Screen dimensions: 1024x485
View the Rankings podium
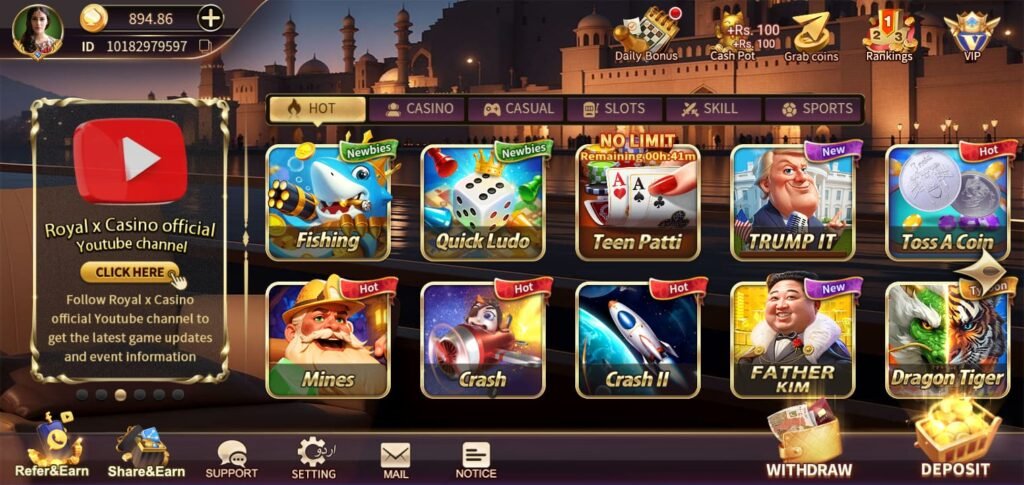889,36
